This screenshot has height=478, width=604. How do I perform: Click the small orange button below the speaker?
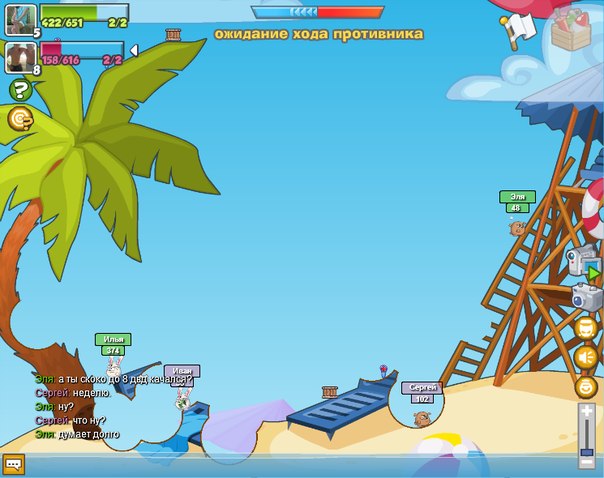(587, 385)
